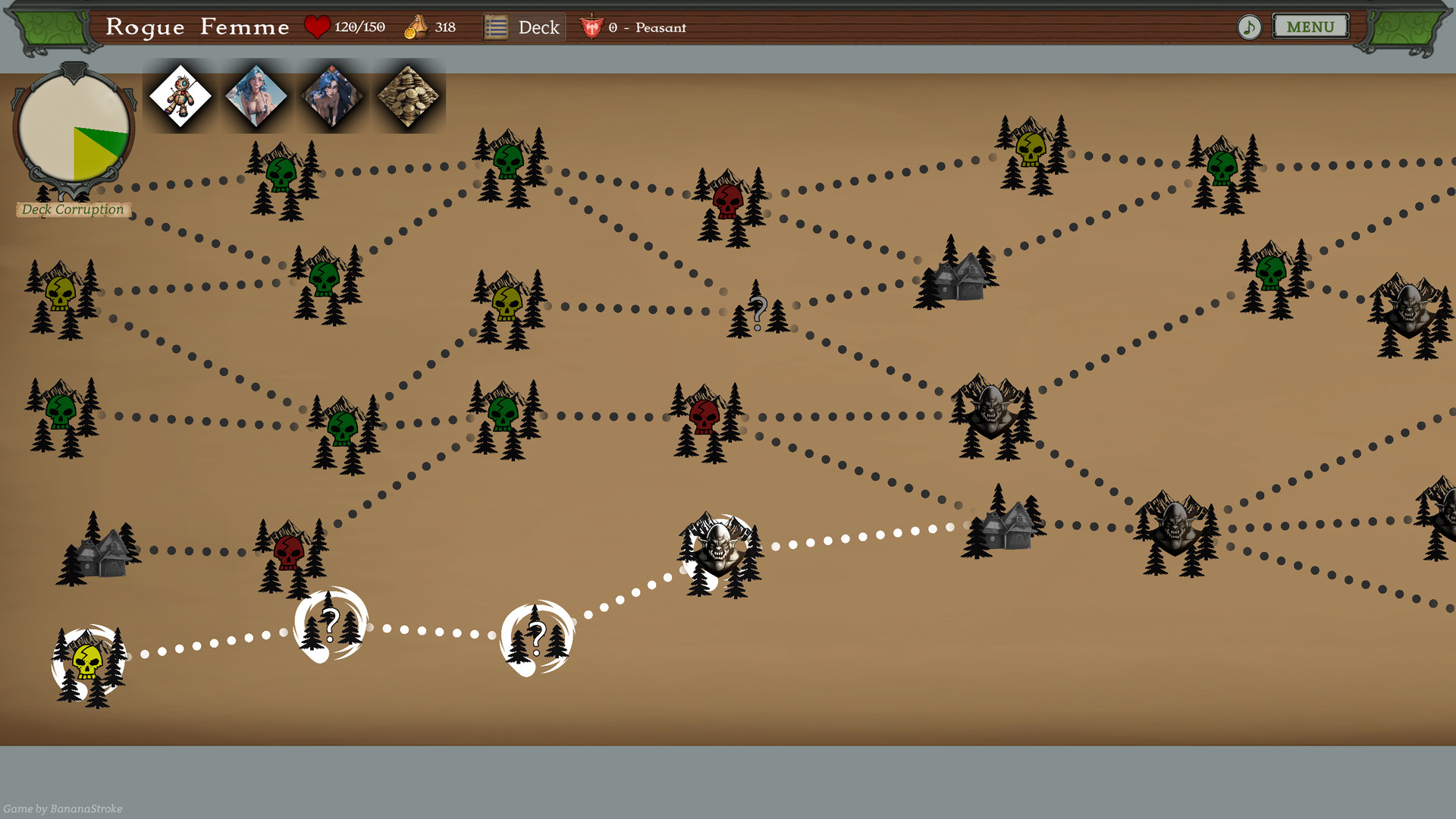Choose the uncircled question mark map node
This screenshot has height=819, width=1456.
coord(758,312)
